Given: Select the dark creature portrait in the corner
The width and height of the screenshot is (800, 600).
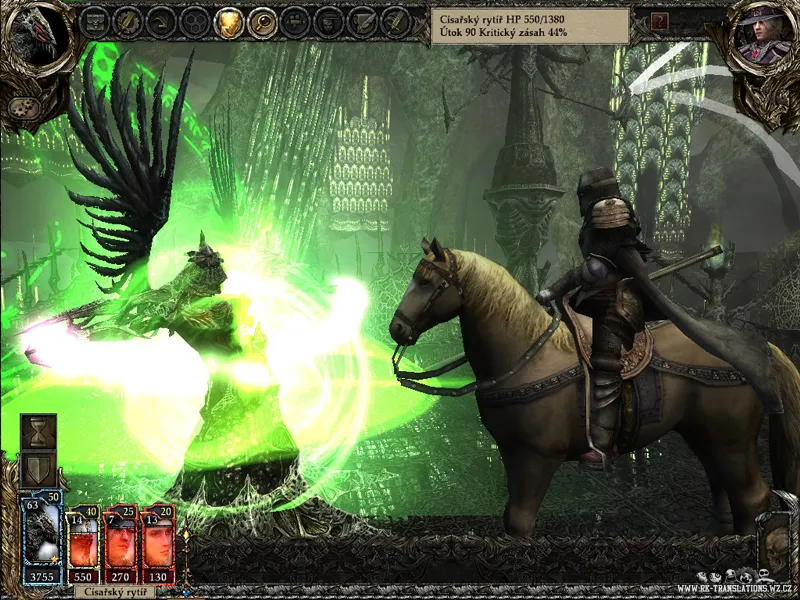Looking at the screenshot, I should point(36,40).
